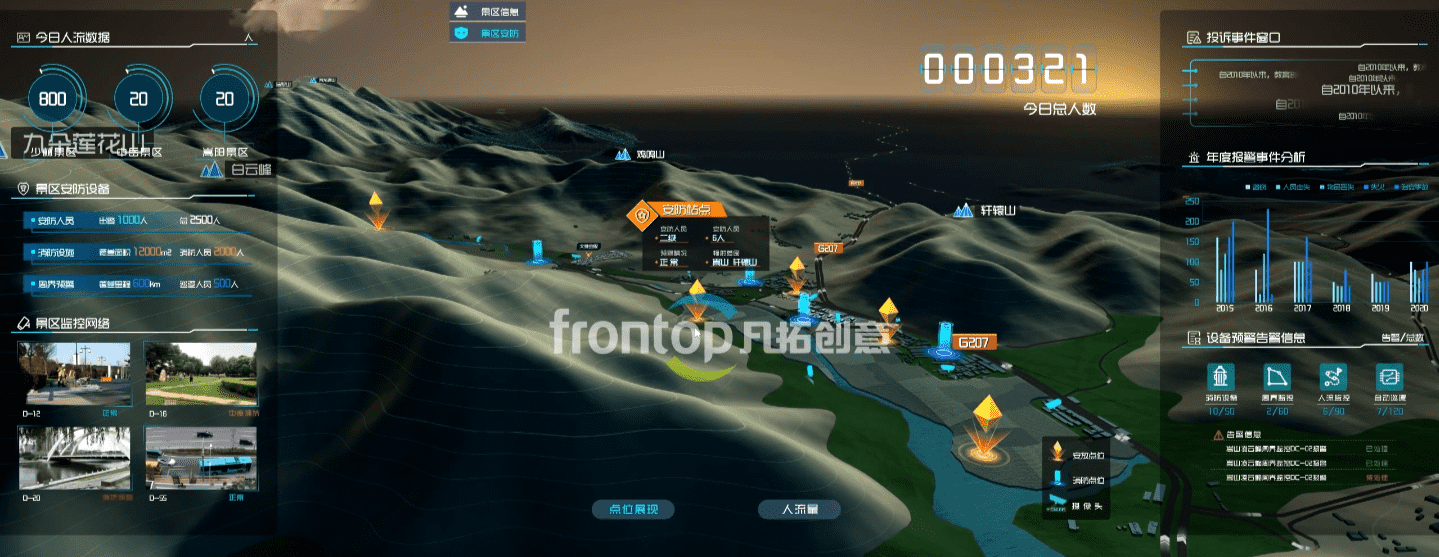The image size is (1439, 557).
Task: Select the 点位展现 button
Action: click(x=633, y=509)
